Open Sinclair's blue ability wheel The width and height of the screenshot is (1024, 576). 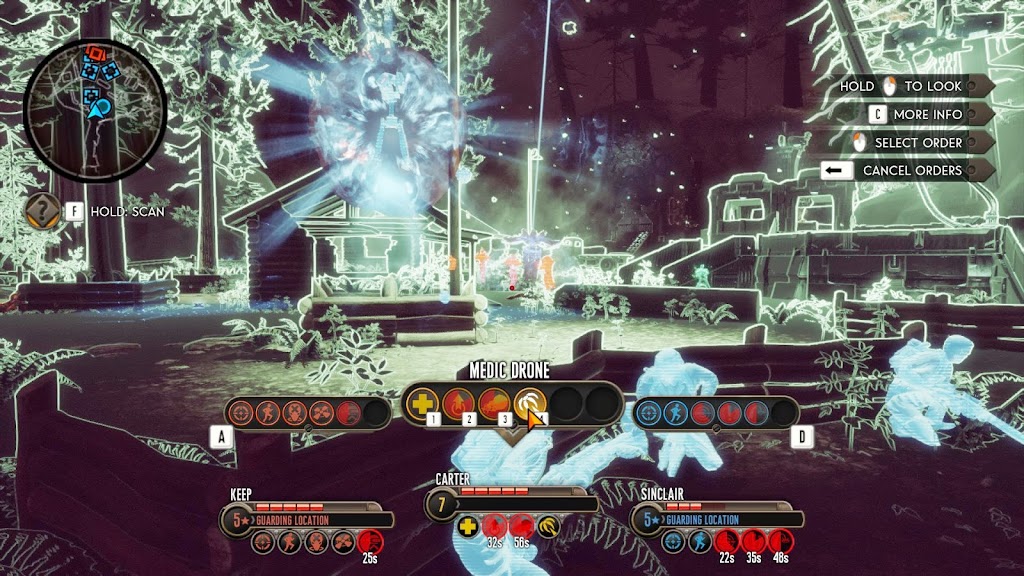[x=716, y=412]
